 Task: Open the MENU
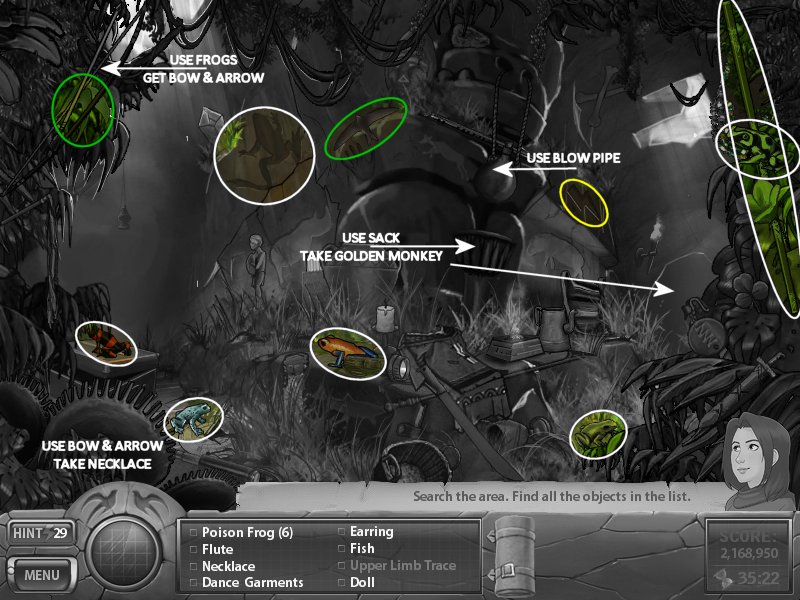(42, 575)
